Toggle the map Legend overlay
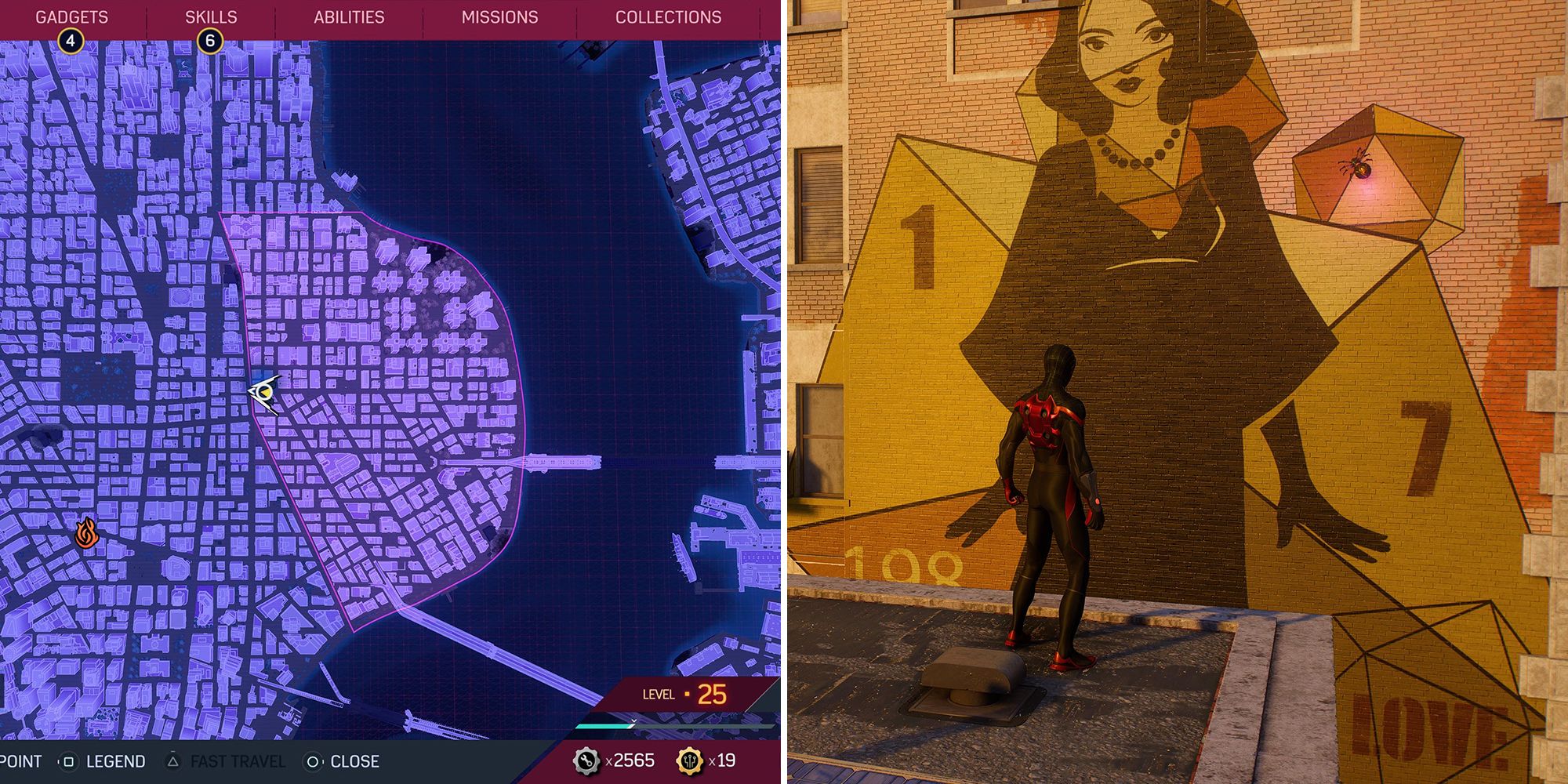 [x=116, y=760]
